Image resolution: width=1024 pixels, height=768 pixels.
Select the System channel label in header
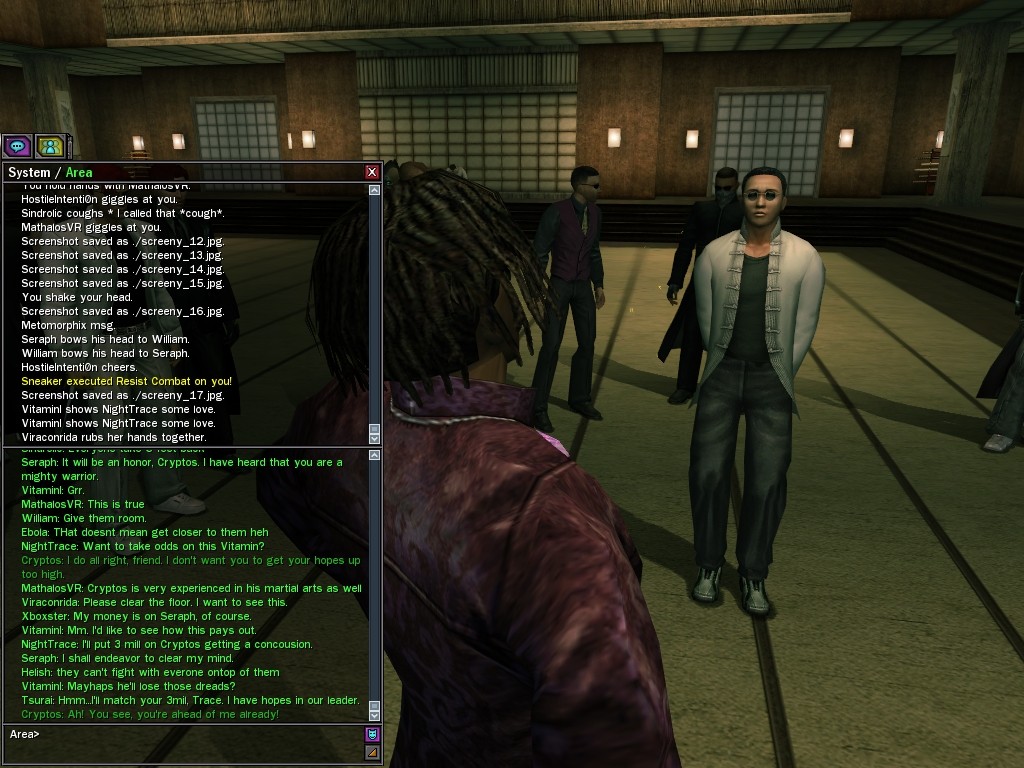click(29, 172)
